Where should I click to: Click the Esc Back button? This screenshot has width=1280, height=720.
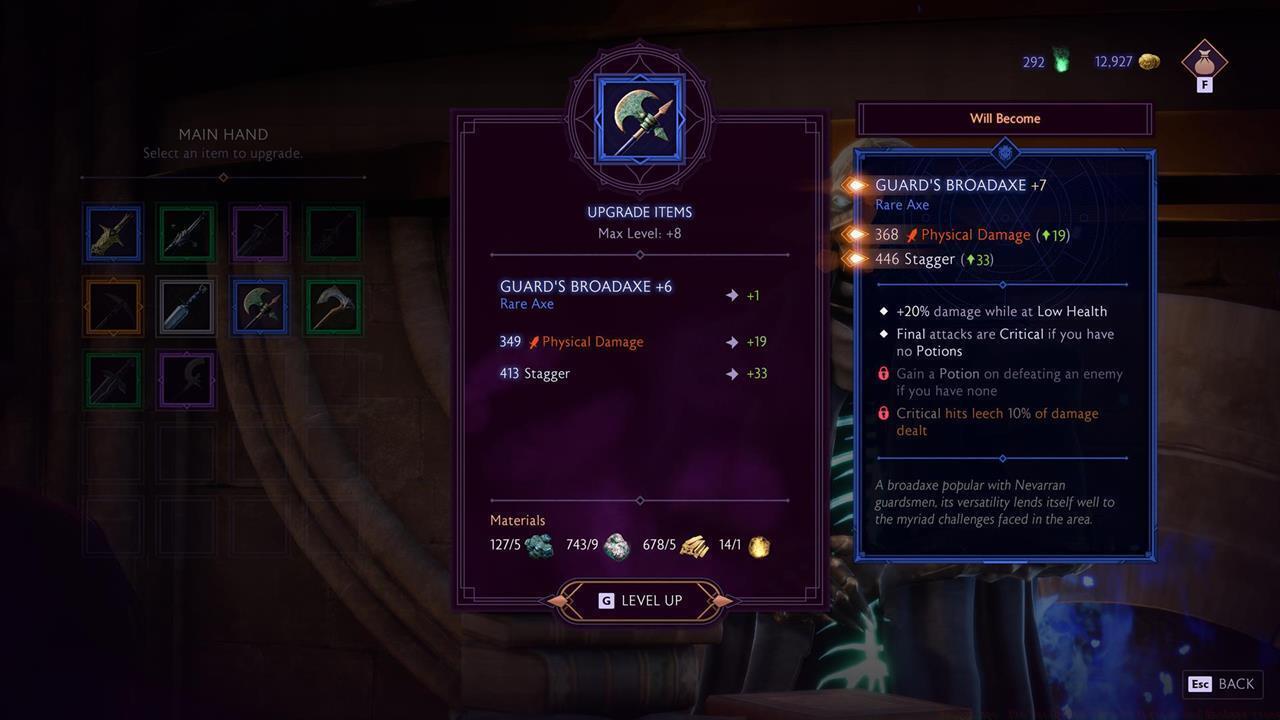pos(1222,684)
